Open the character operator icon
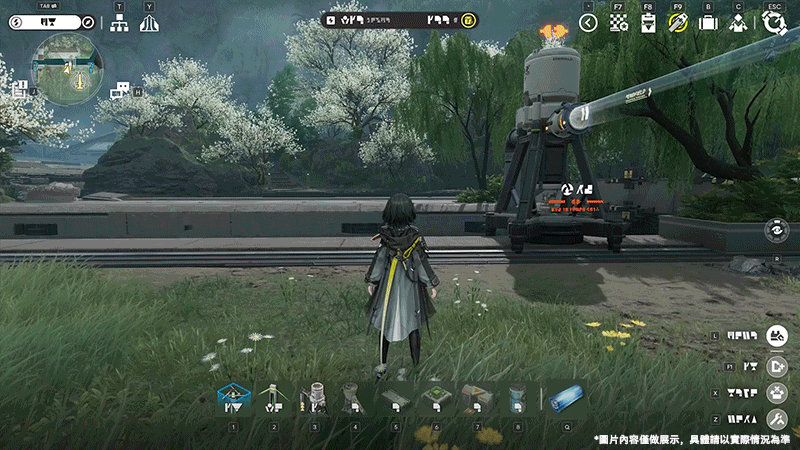Viewport: 800px width, 450px height. [x=738, y=22]
